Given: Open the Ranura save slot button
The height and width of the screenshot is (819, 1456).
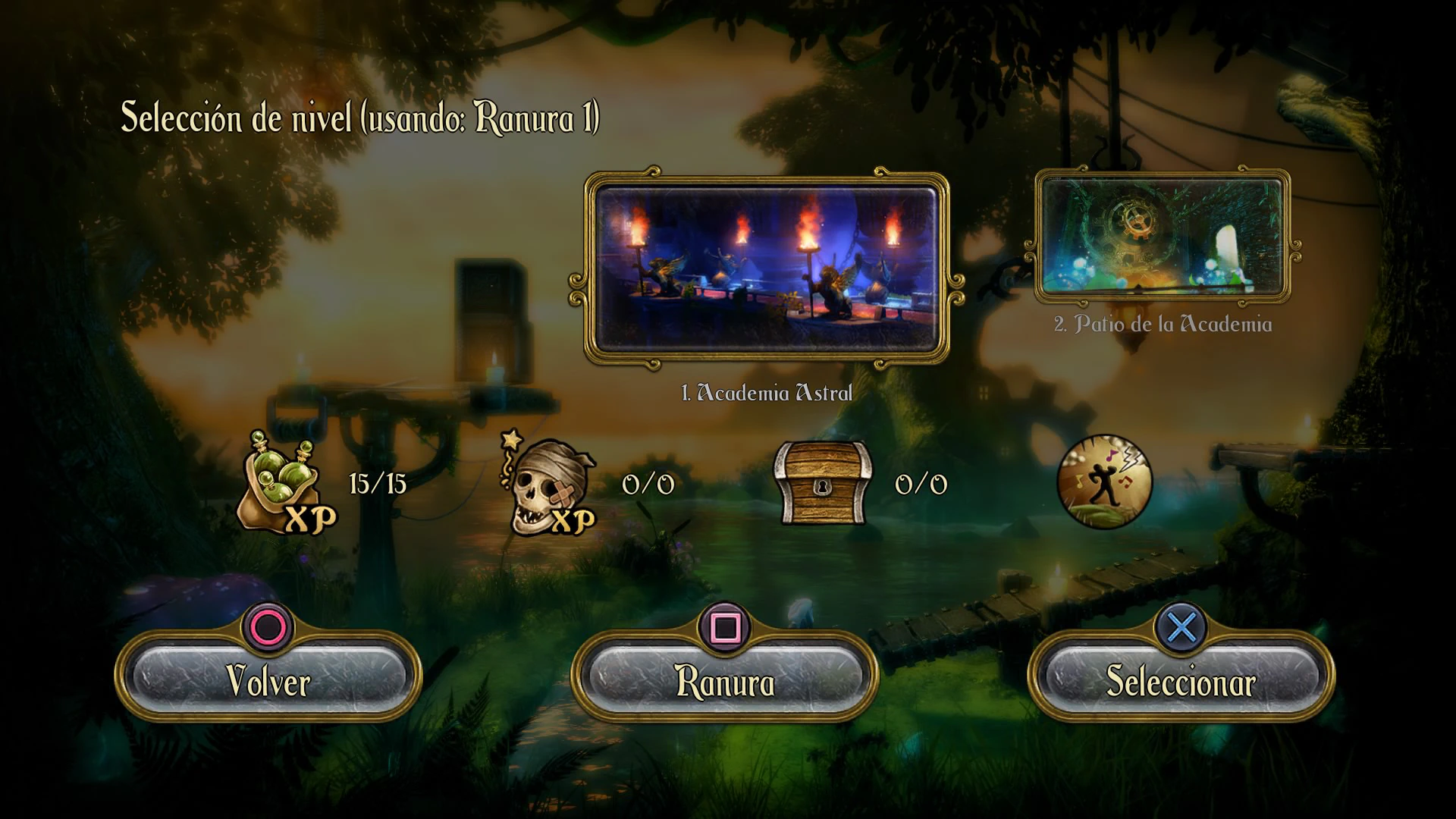Looking at the screenshot, I should (x=725, y=679).
